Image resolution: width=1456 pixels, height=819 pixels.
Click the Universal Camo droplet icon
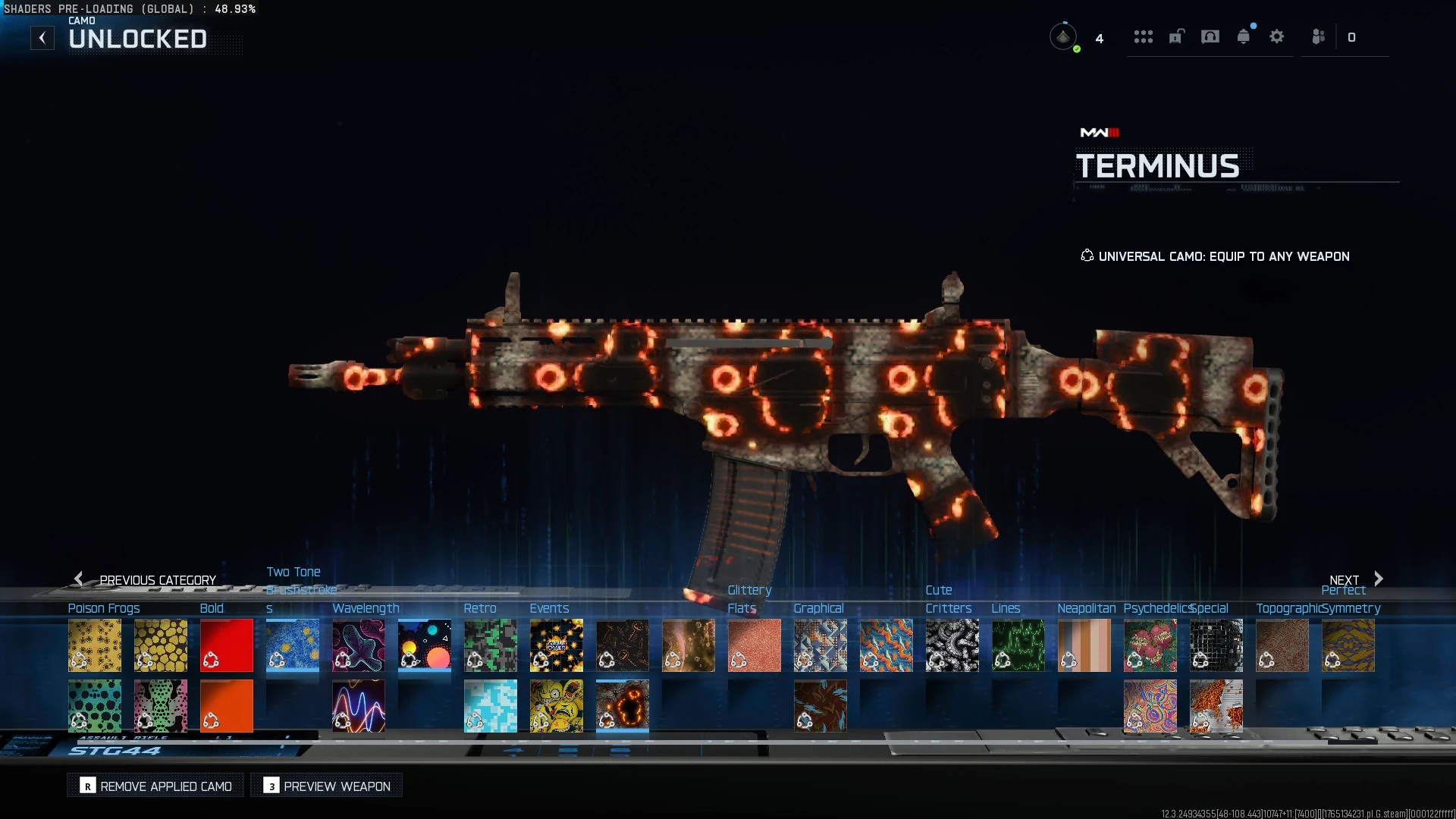(x=1087, y=256)
